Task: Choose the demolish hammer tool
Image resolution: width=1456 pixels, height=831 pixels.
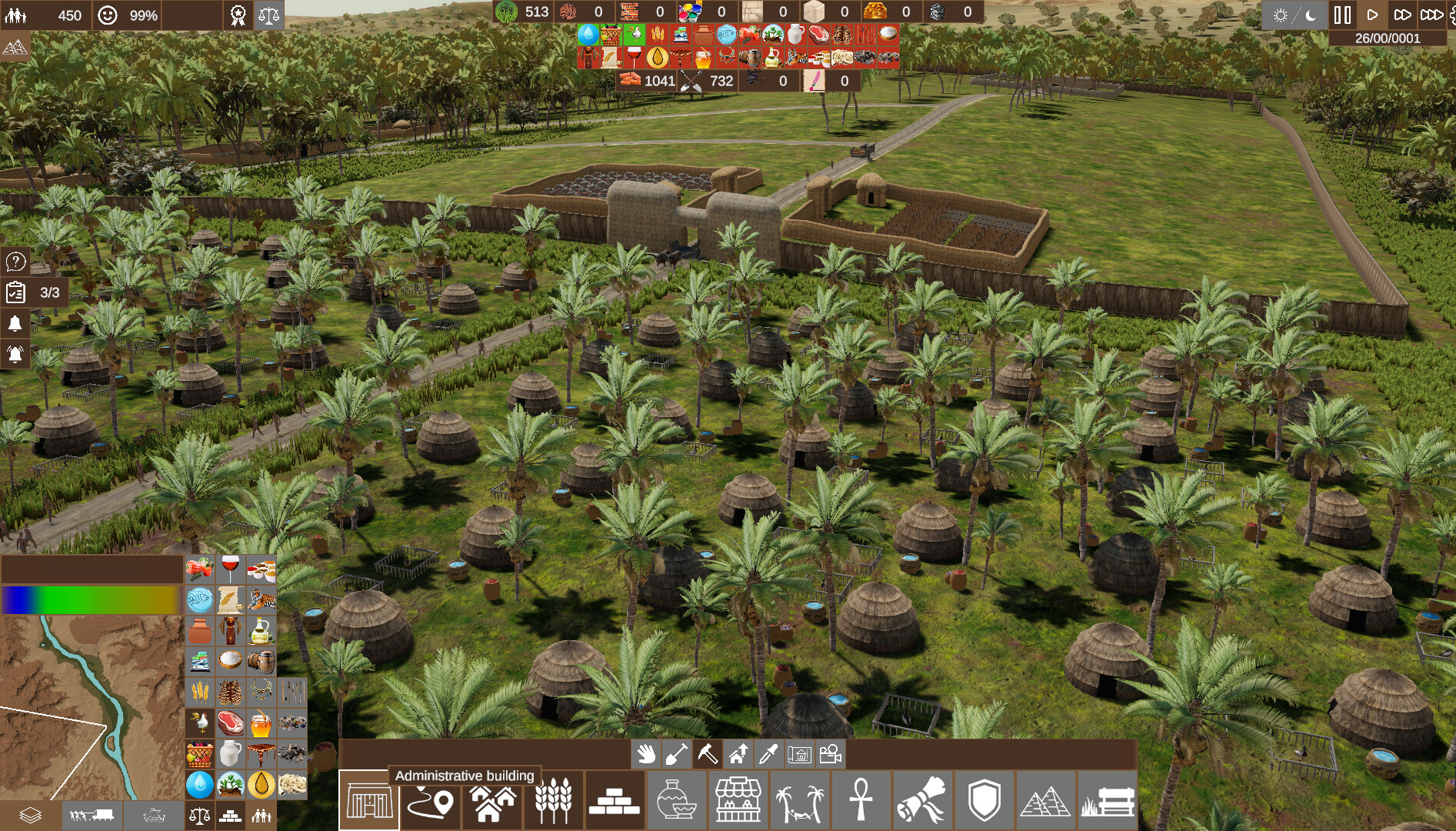Action: (x=708, y=756)
